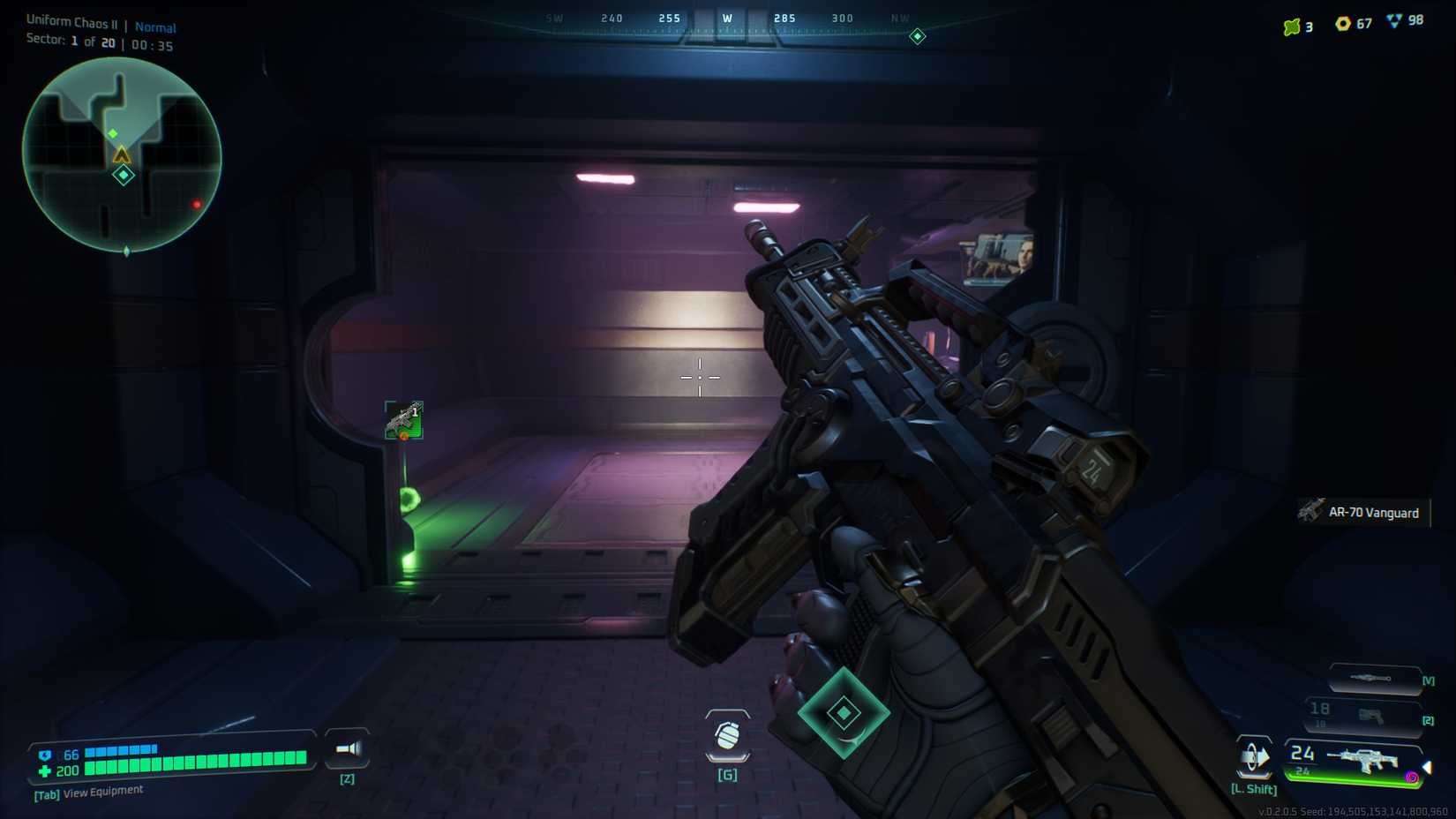Select the Normal difficulty label

(x=157, y=26)
